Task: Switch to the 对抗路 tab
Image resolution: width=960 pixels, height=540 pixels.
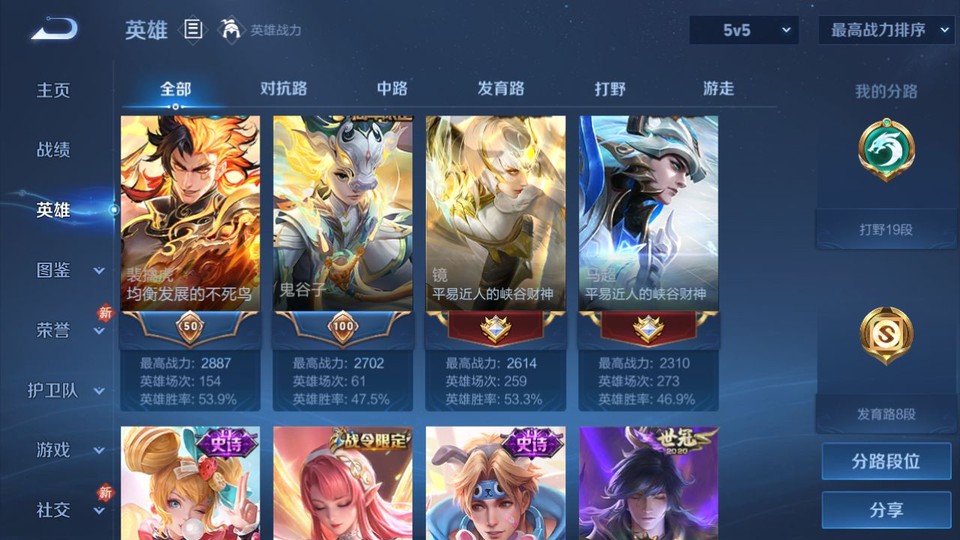Action: (283, 89)
